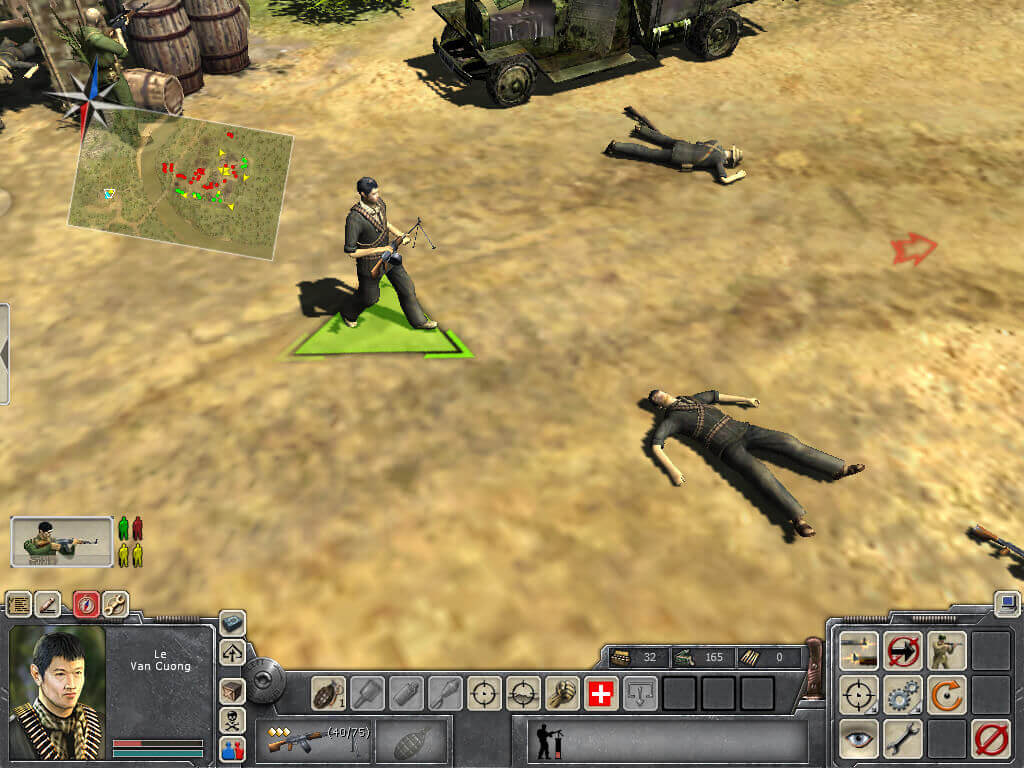Click the pencil notes icon
Image resolution: width=1024 pixels, height=768 pixels.
48,604
